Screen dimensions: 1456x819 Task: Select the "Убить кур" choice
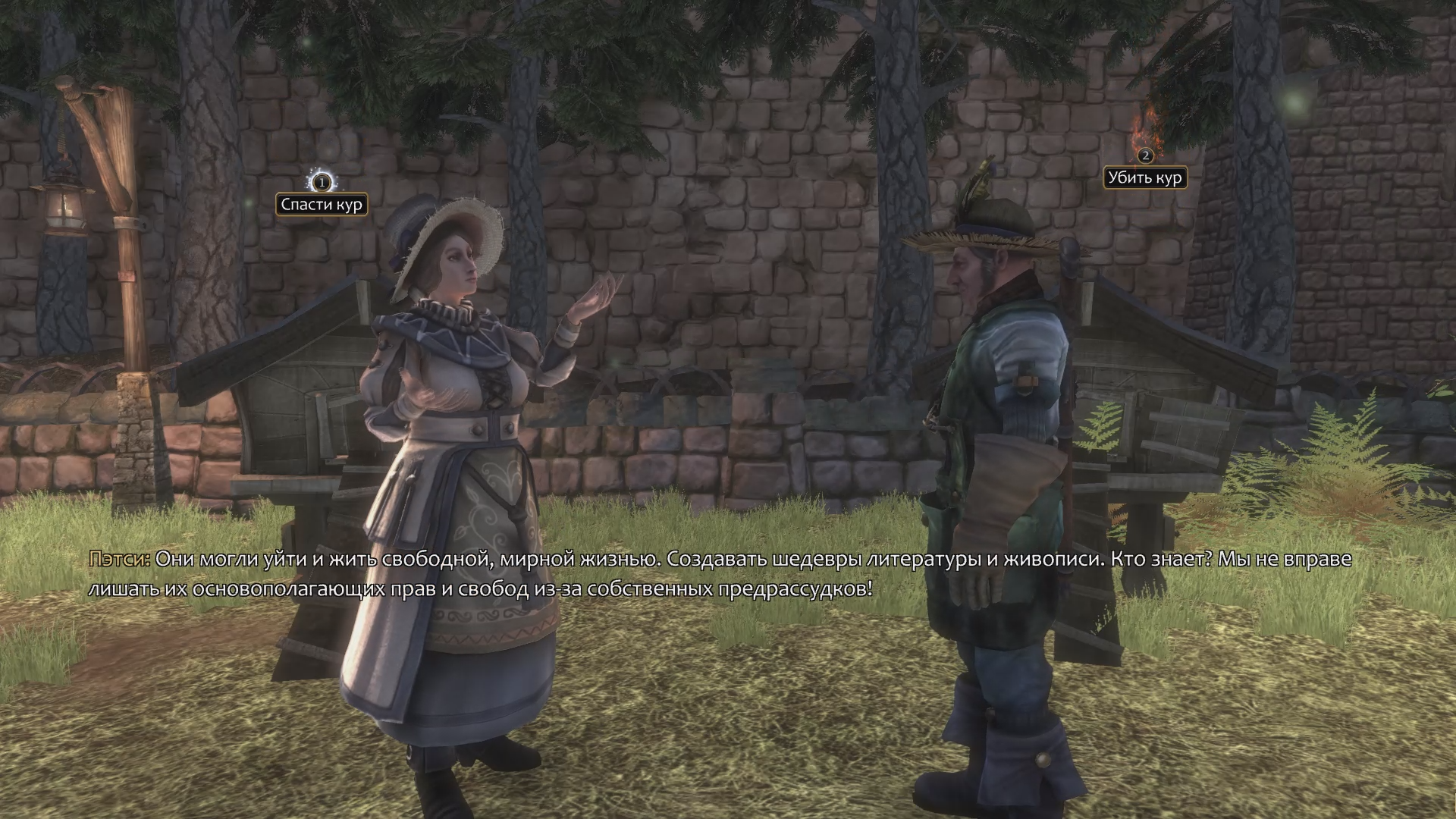pyautogui.click(x=1144, y=178)
